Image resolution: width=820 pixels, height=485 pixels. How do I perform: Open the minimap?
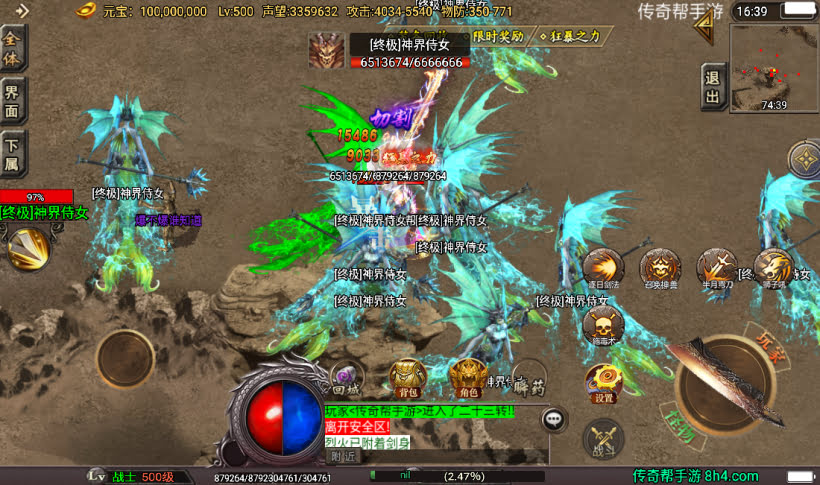pos(772,66)
